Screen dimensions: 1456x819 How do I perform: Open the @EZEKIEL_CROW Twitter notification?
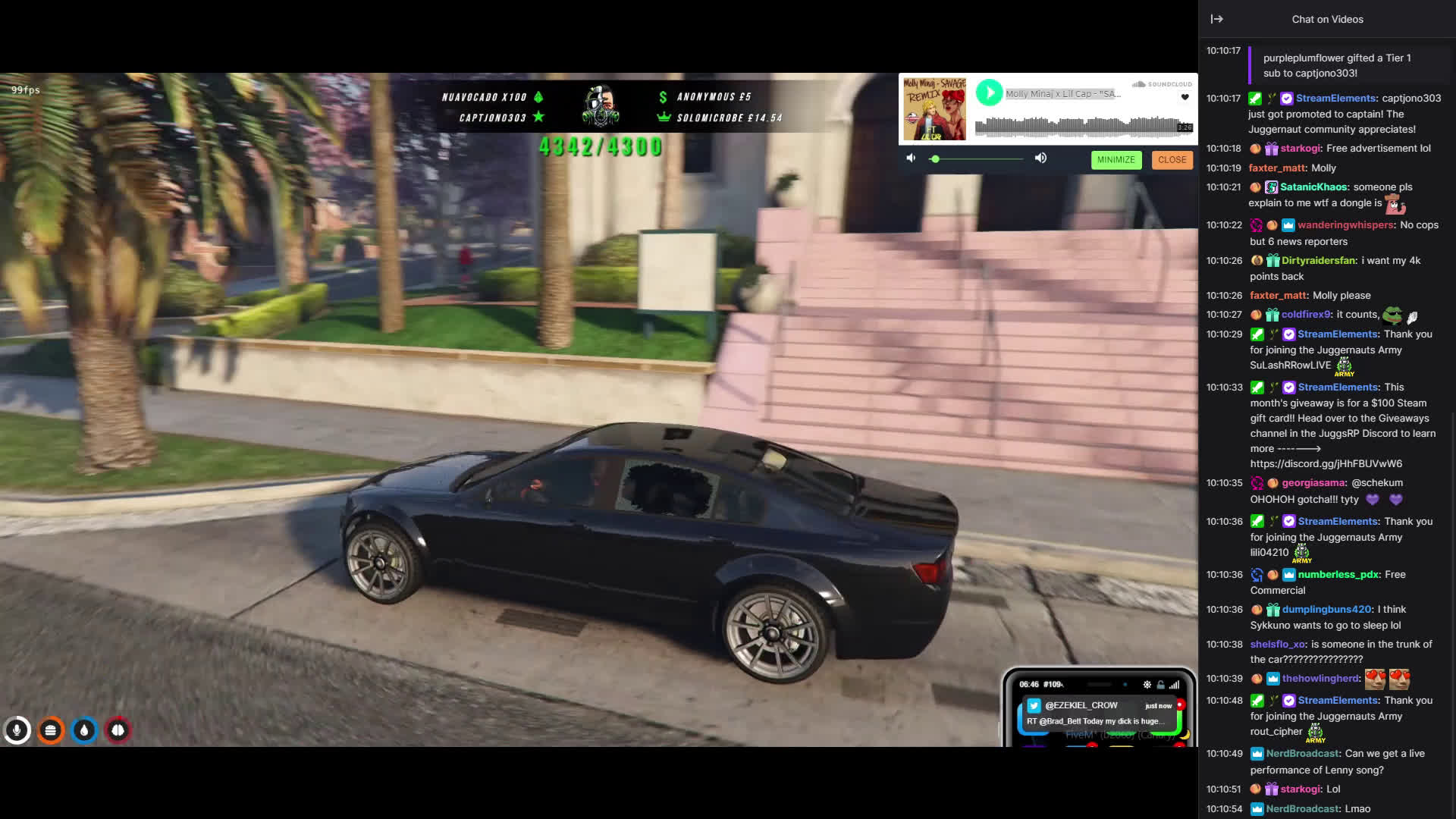[1097, 713]
